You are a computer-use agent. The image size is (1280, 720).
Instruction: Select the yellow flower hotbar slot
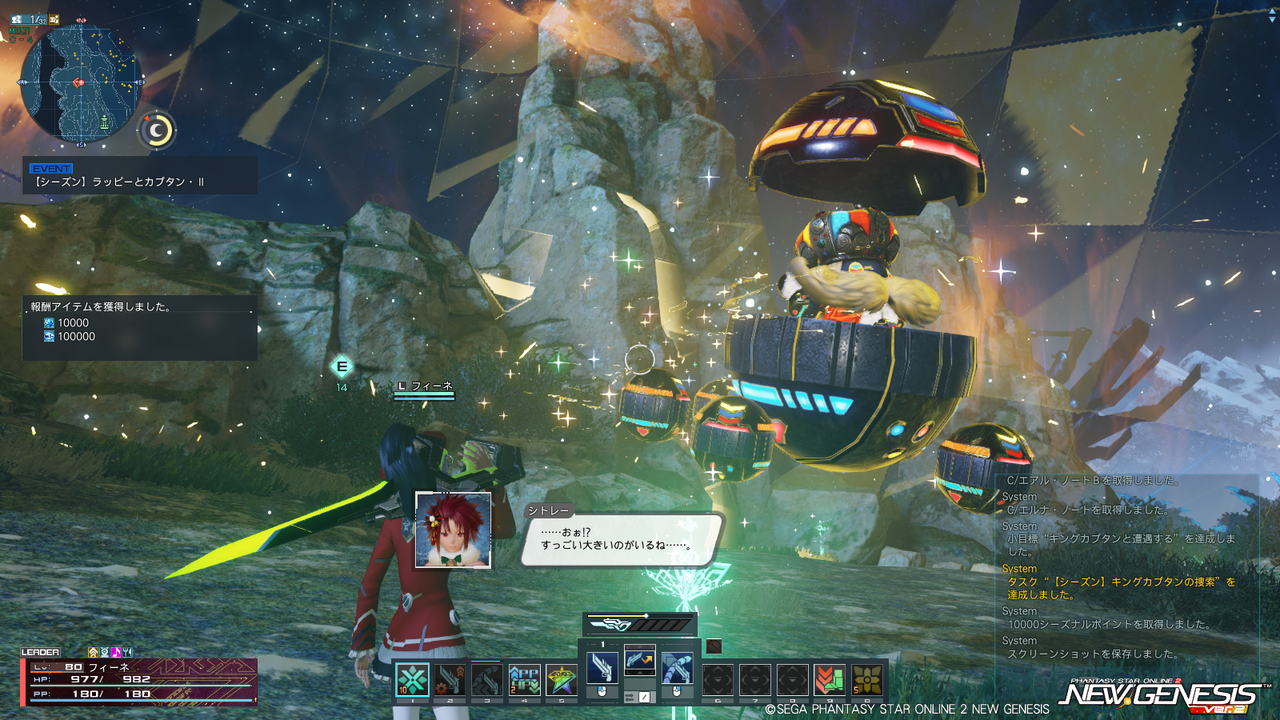click(867, 680)
